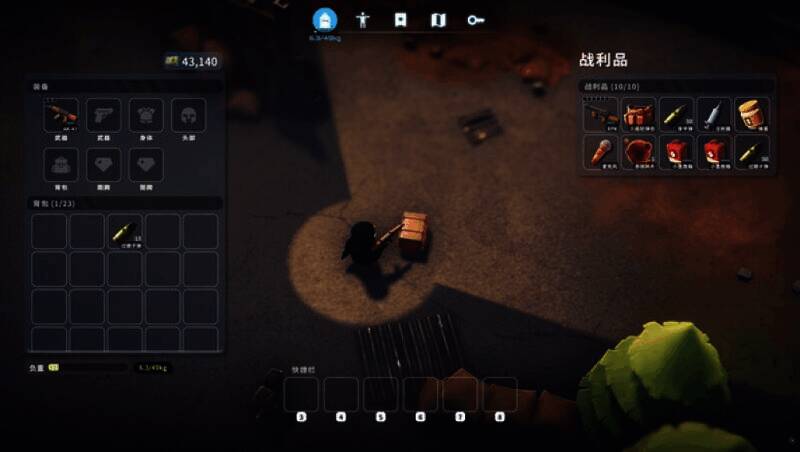800x452 pixels.
Task: Open the bookmark quest tab
Action: click(400, 19)
